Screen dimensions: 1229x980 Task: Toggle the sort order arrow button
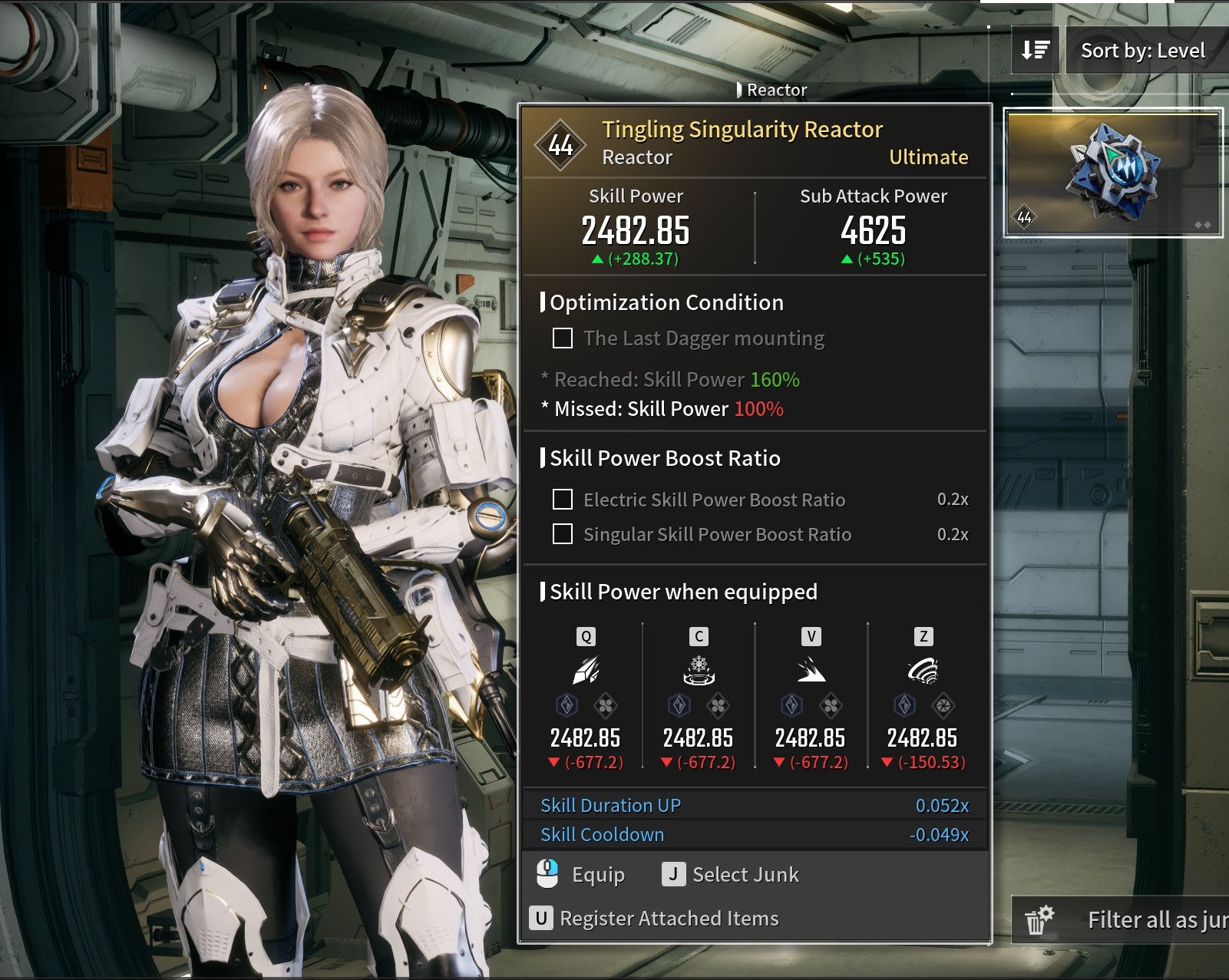tap(1035, 51)
